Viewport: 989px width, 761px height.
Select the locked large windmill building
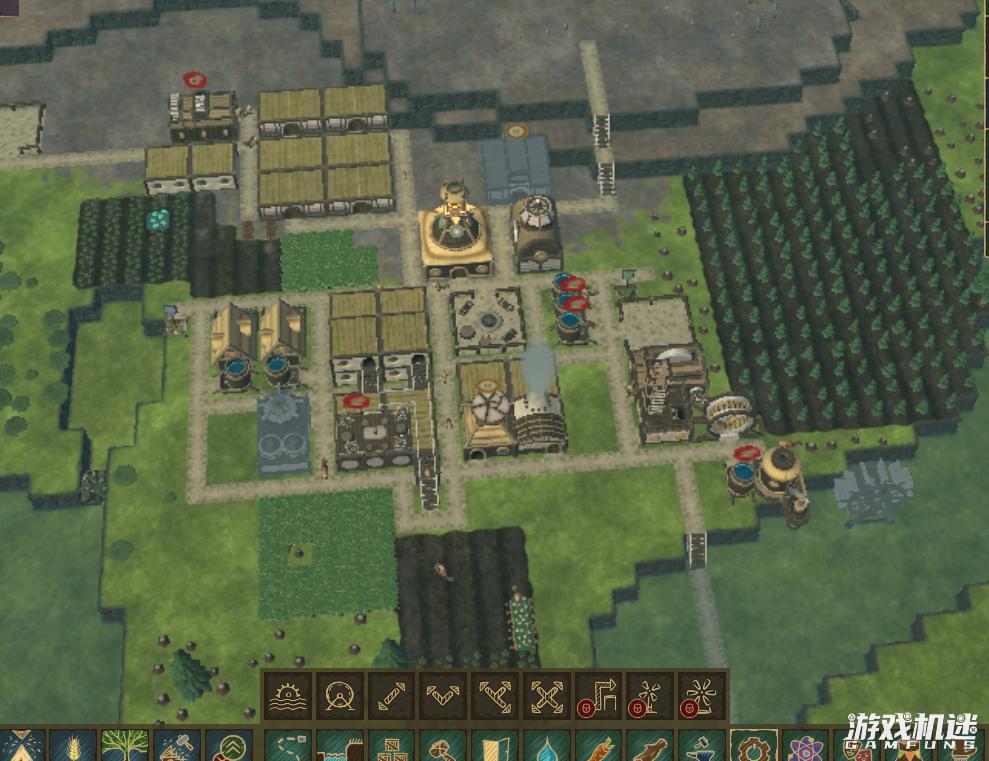point(702,696)
